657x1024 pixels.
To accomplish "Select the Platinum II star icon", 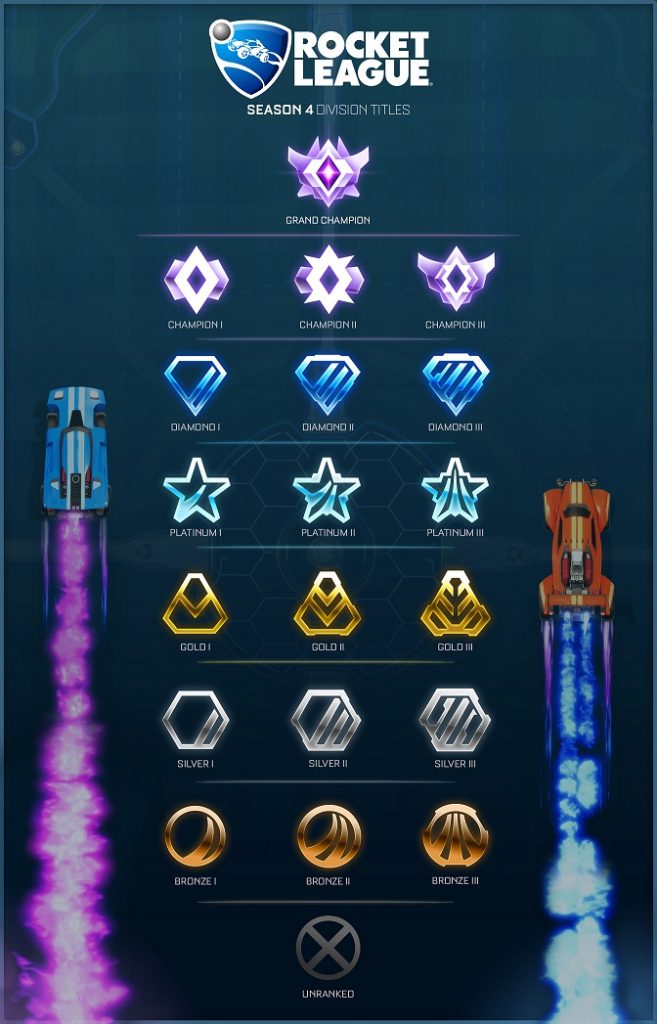I will [327, 491].
